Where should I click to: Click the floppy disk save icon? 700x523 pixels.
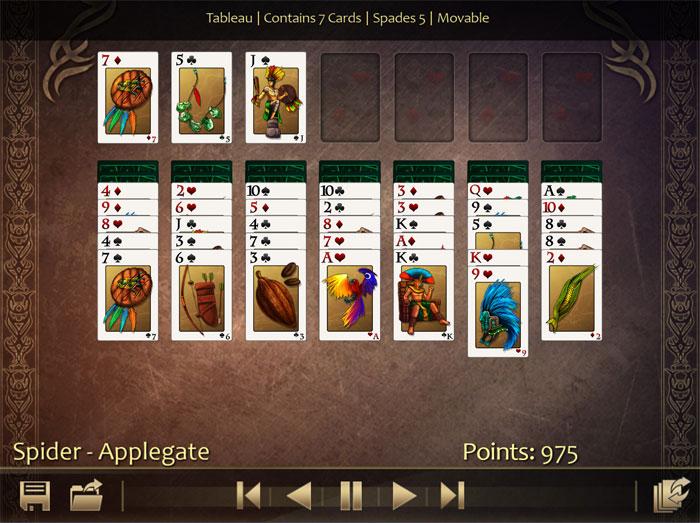point(36,496)
